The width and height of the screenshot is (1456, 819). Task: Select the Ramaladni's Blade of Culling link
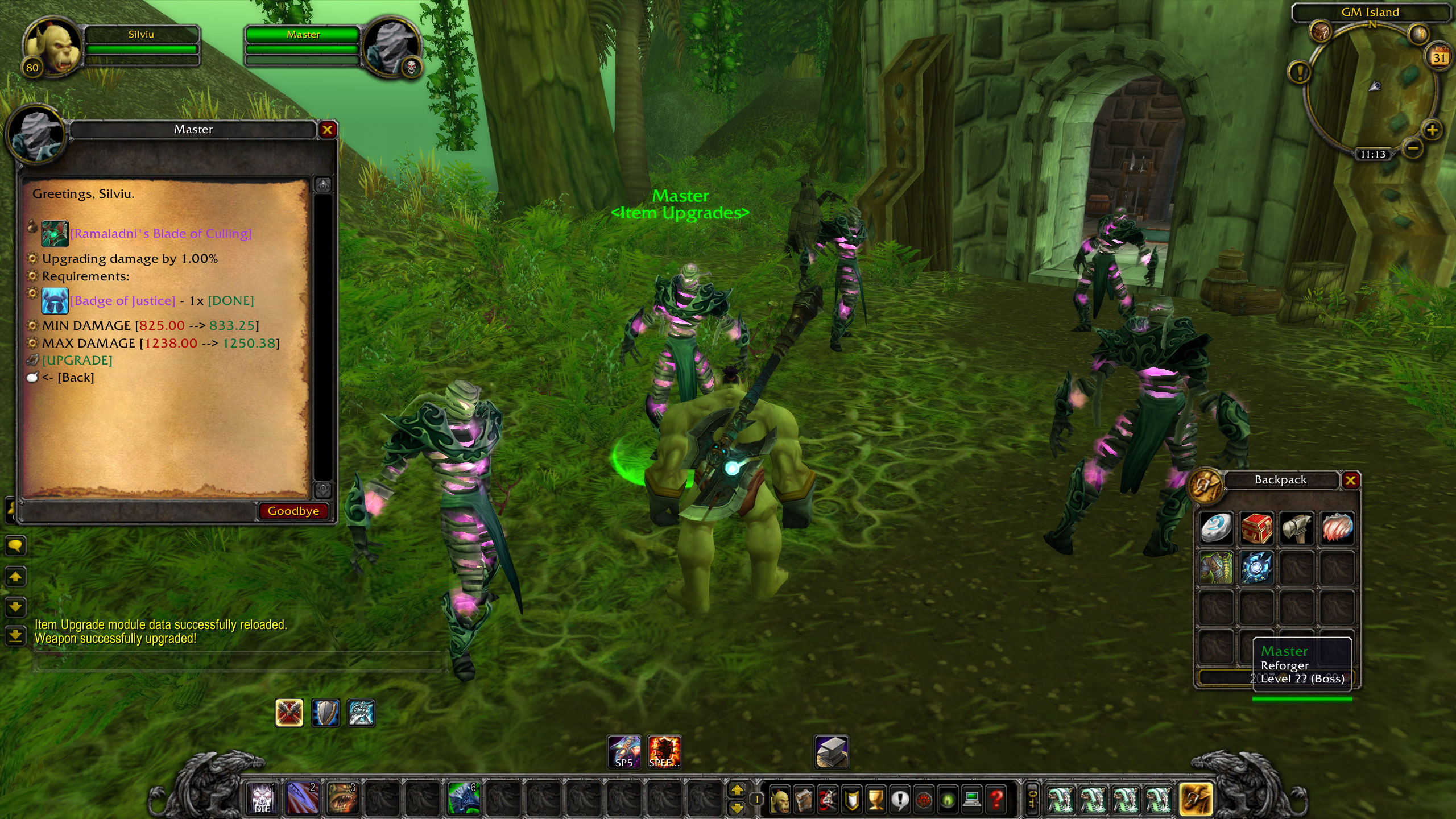click(x=161, y=234)
